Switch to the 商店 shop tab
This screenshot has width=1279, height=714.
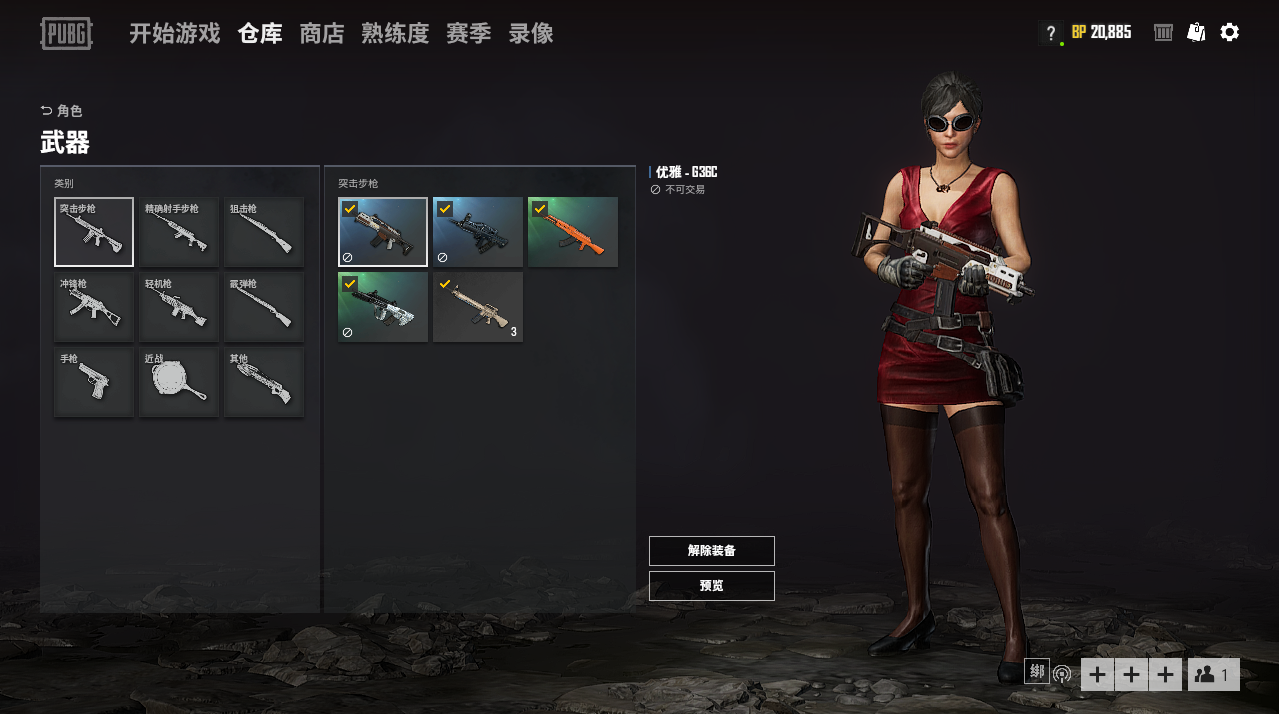322,34
